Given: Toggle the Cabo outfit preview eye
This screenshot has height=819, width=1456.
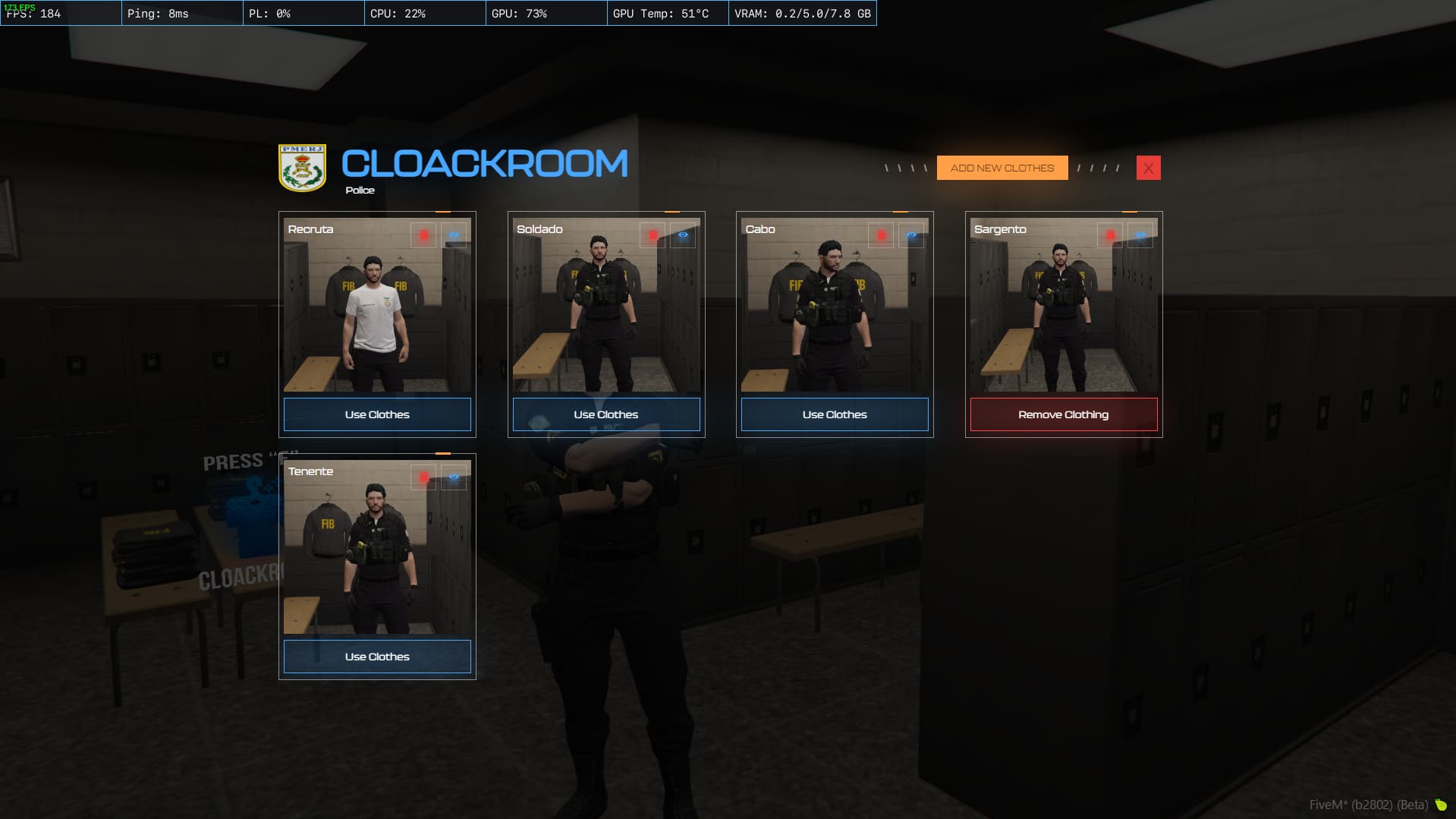Looking at the screenshot, I should [911, 235].
